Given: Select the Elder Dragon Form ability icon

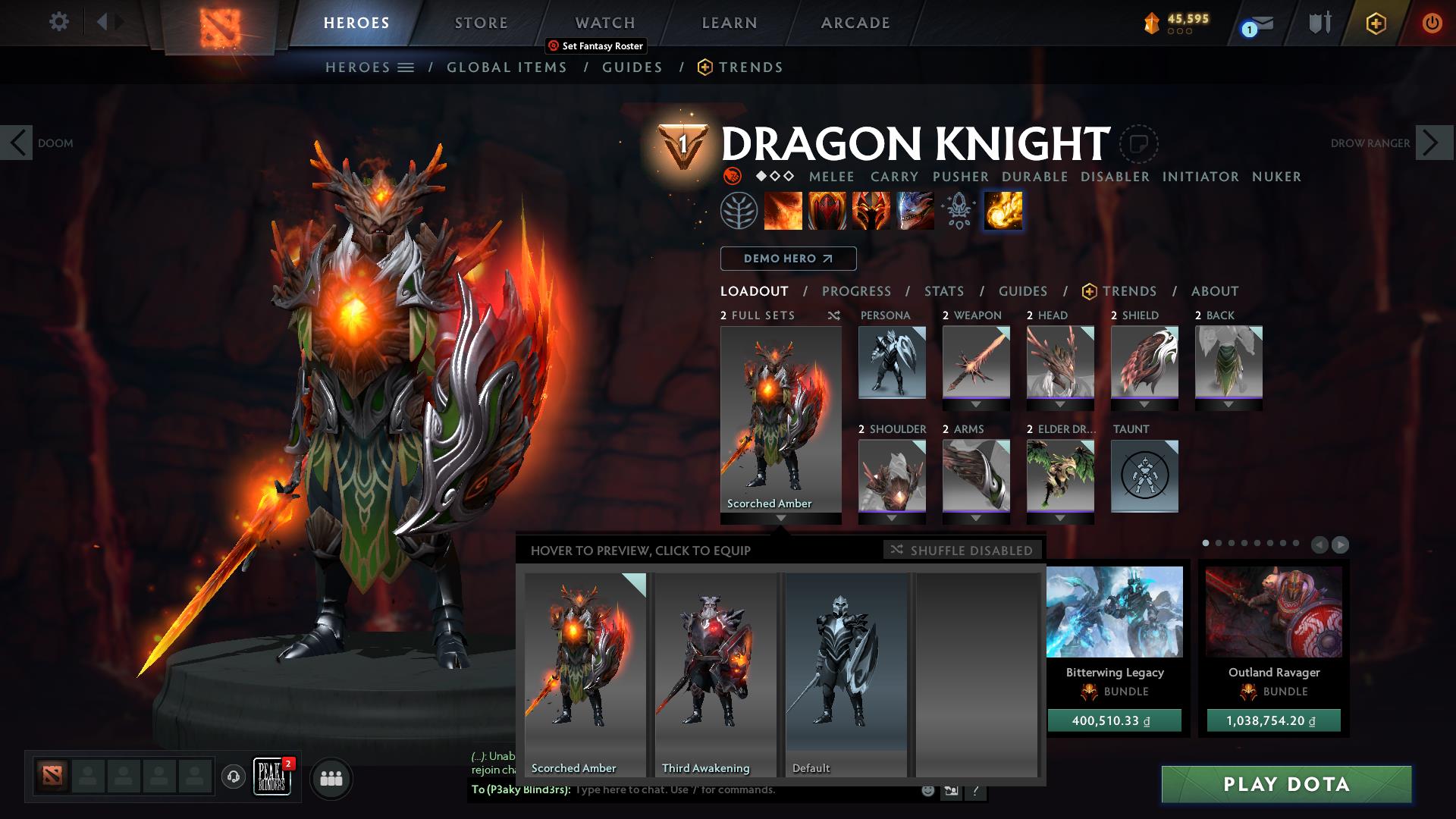Looking at the screenshot, I should (913, 211).
